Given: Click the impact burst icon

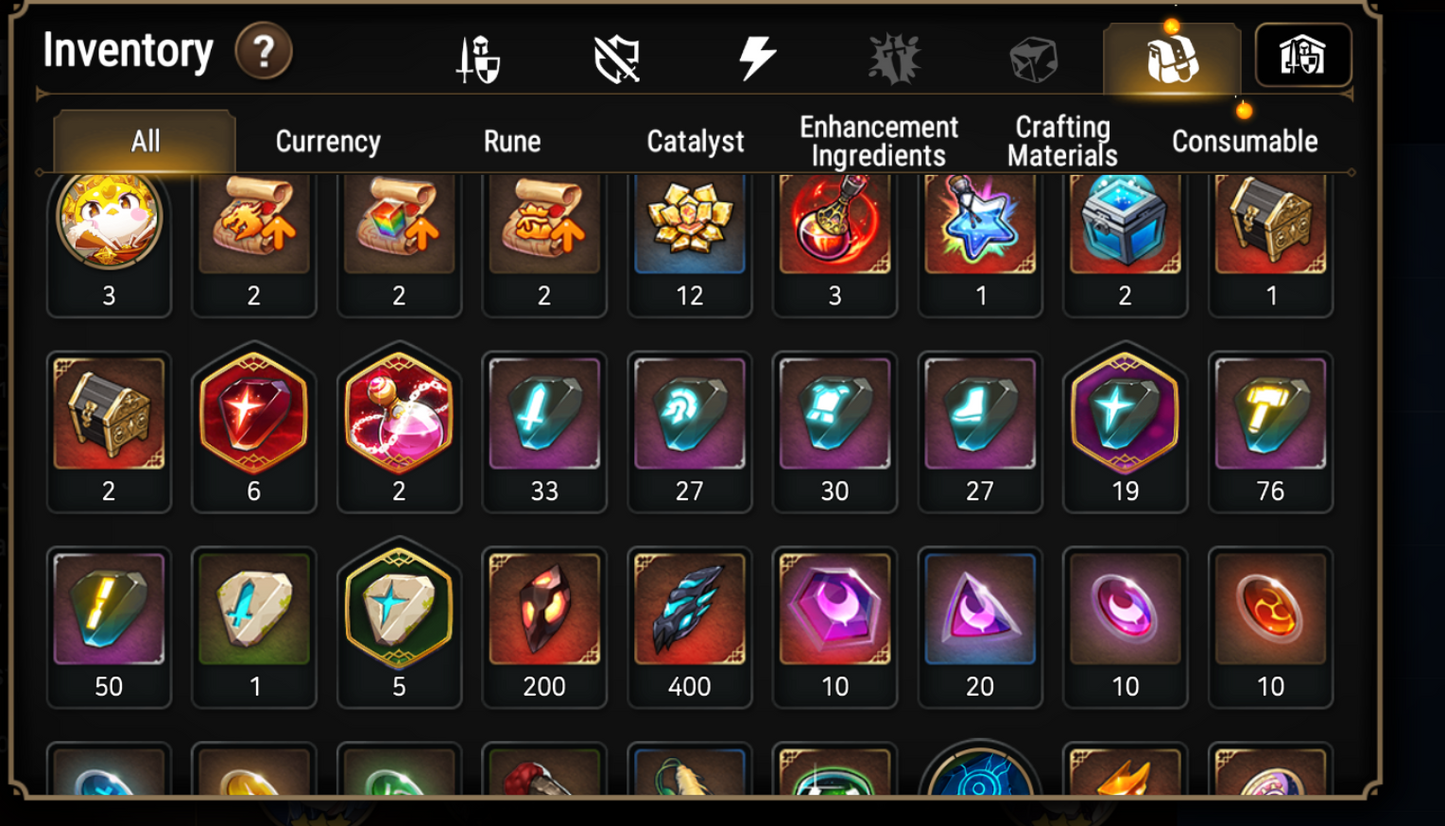Looking at the screenshot, I should coord(893,58).
